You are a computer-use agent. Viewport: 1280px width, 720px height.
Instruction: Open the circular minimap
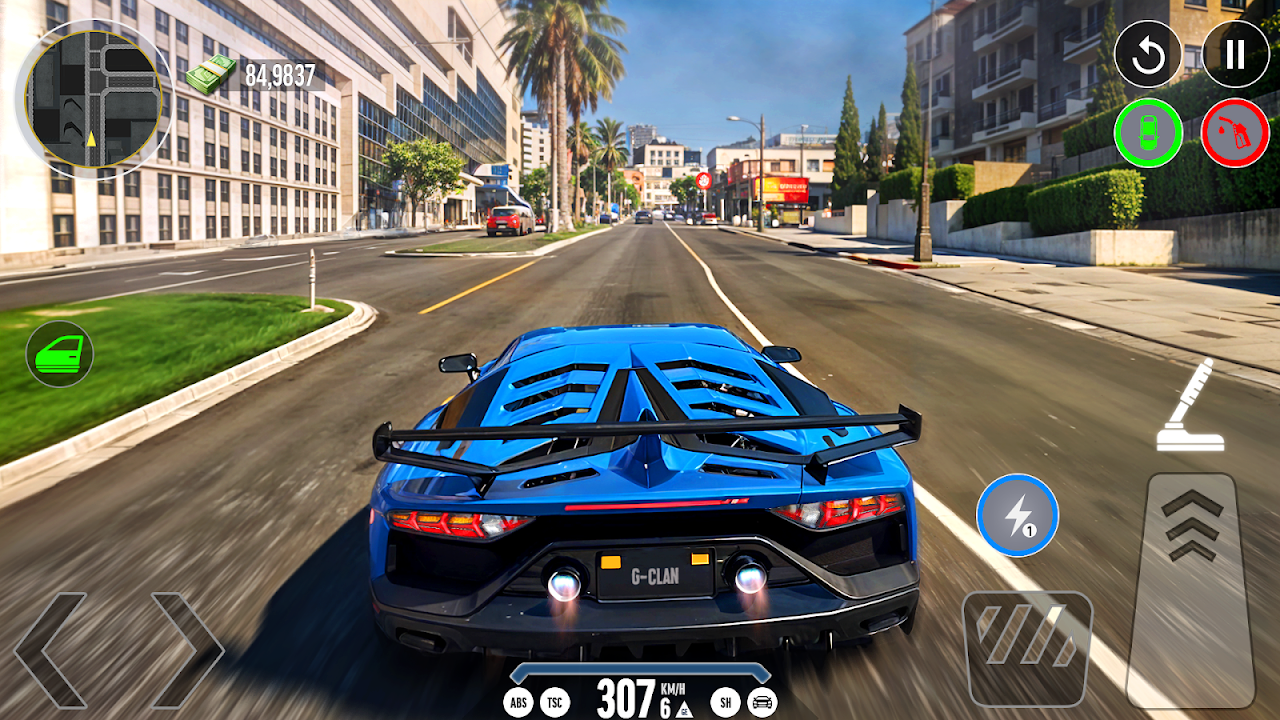pyautogui.click(x=92, y=98)
